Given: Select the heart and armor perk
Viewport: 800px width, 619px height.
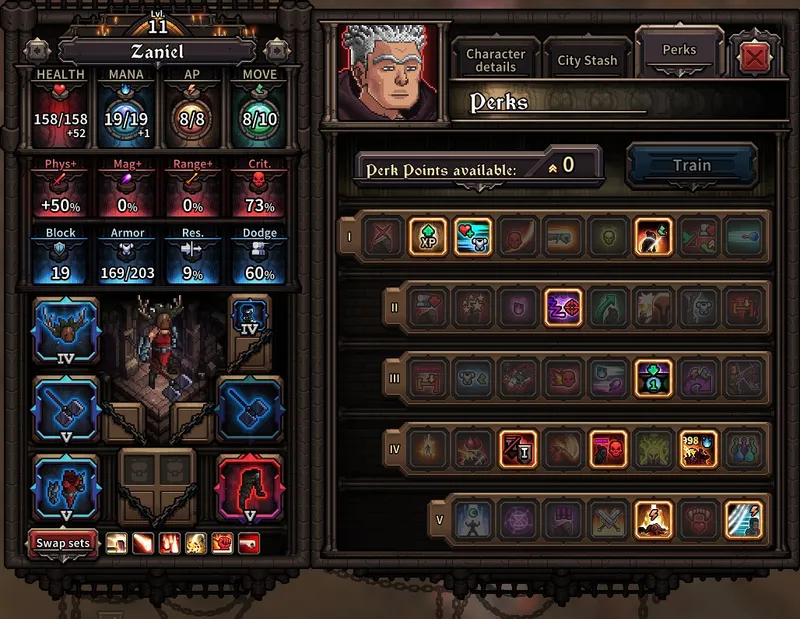Looking at the screenshot, I should (x=472, y=236).
